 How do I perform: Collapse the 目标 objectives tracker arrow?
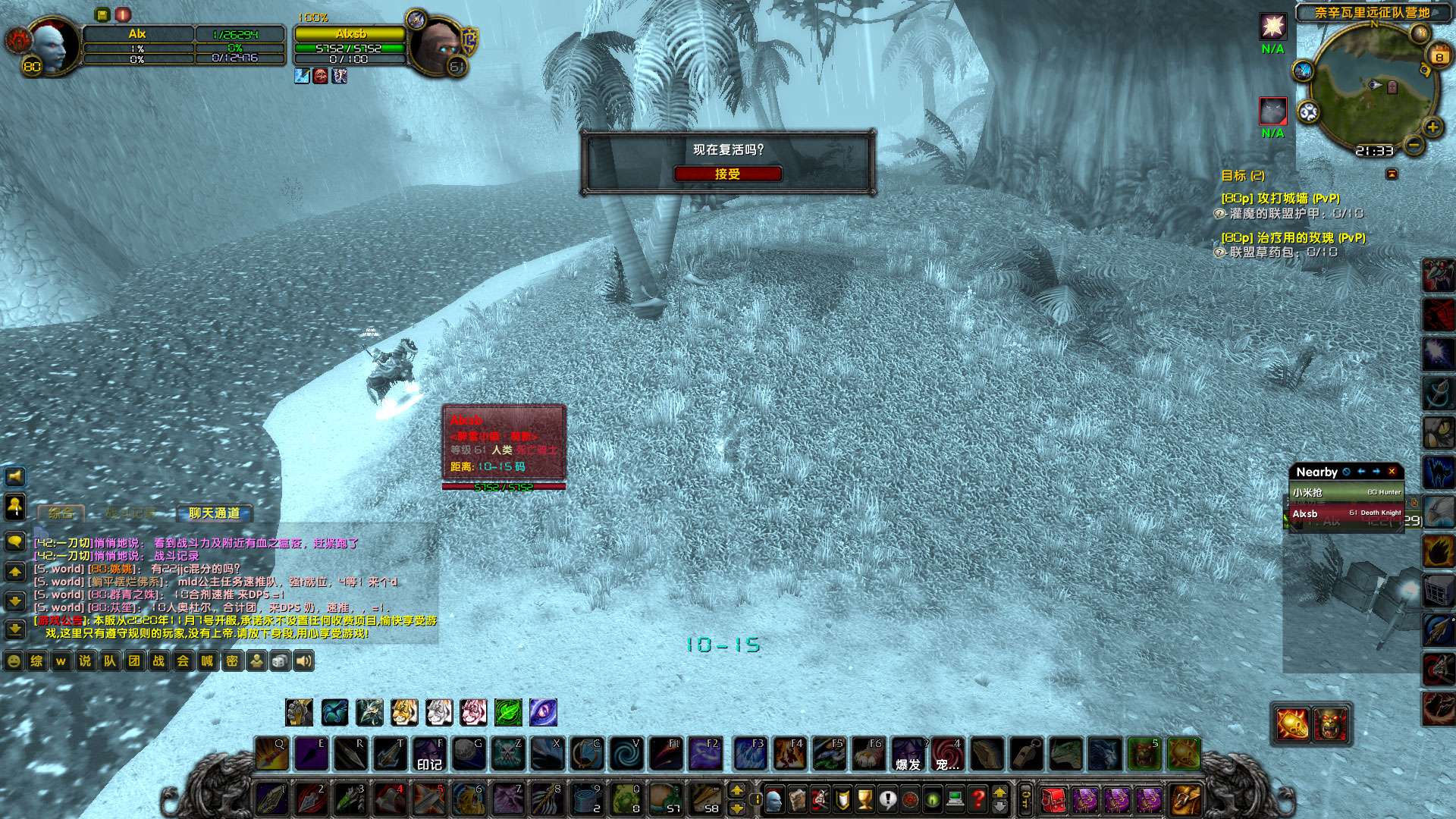tap(1392, 174)
